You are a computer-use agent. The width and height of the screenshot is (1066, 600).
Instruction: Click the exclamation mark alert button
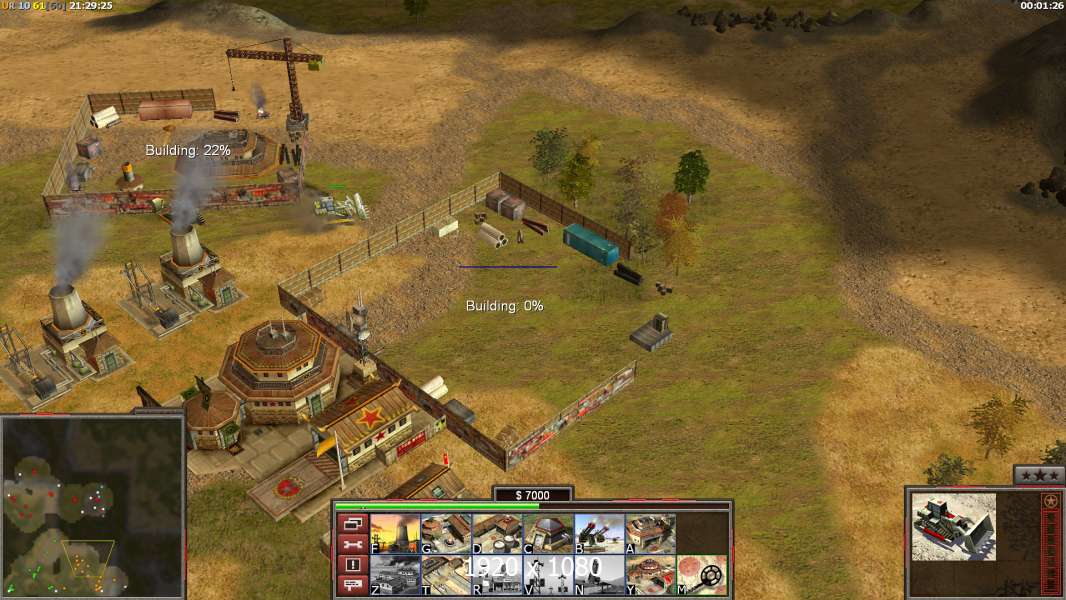pos(353,565)
